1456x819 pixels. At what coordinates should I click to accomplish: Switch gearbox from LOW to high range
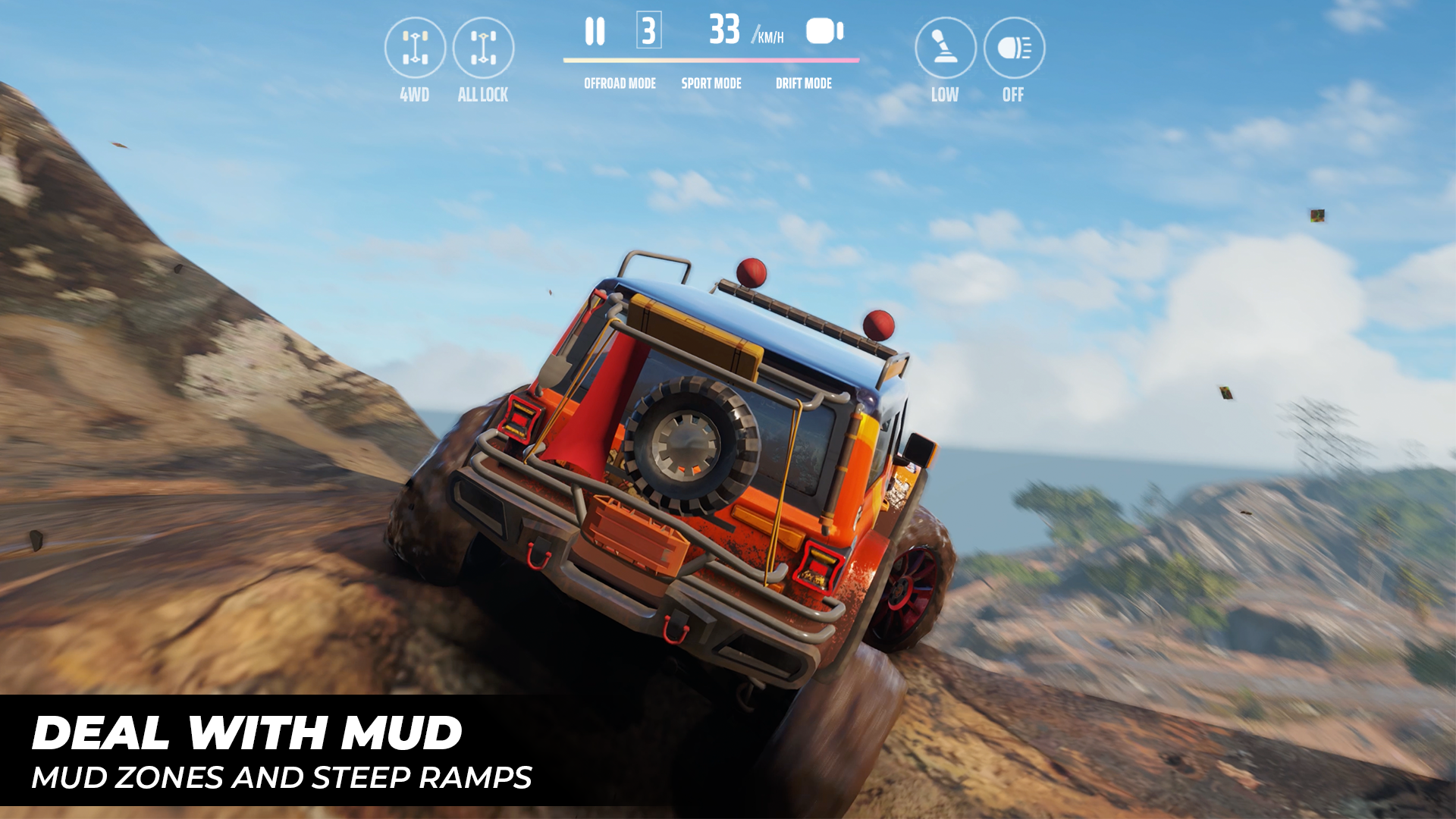[x=944, y=48]
